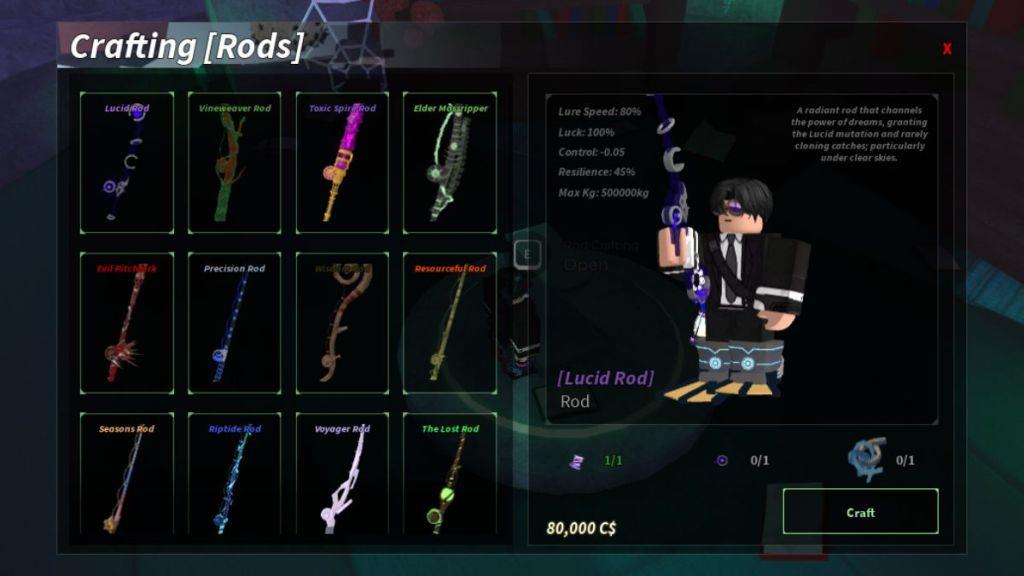
Task: Close the Crafting window with red X
Action: 947,49
